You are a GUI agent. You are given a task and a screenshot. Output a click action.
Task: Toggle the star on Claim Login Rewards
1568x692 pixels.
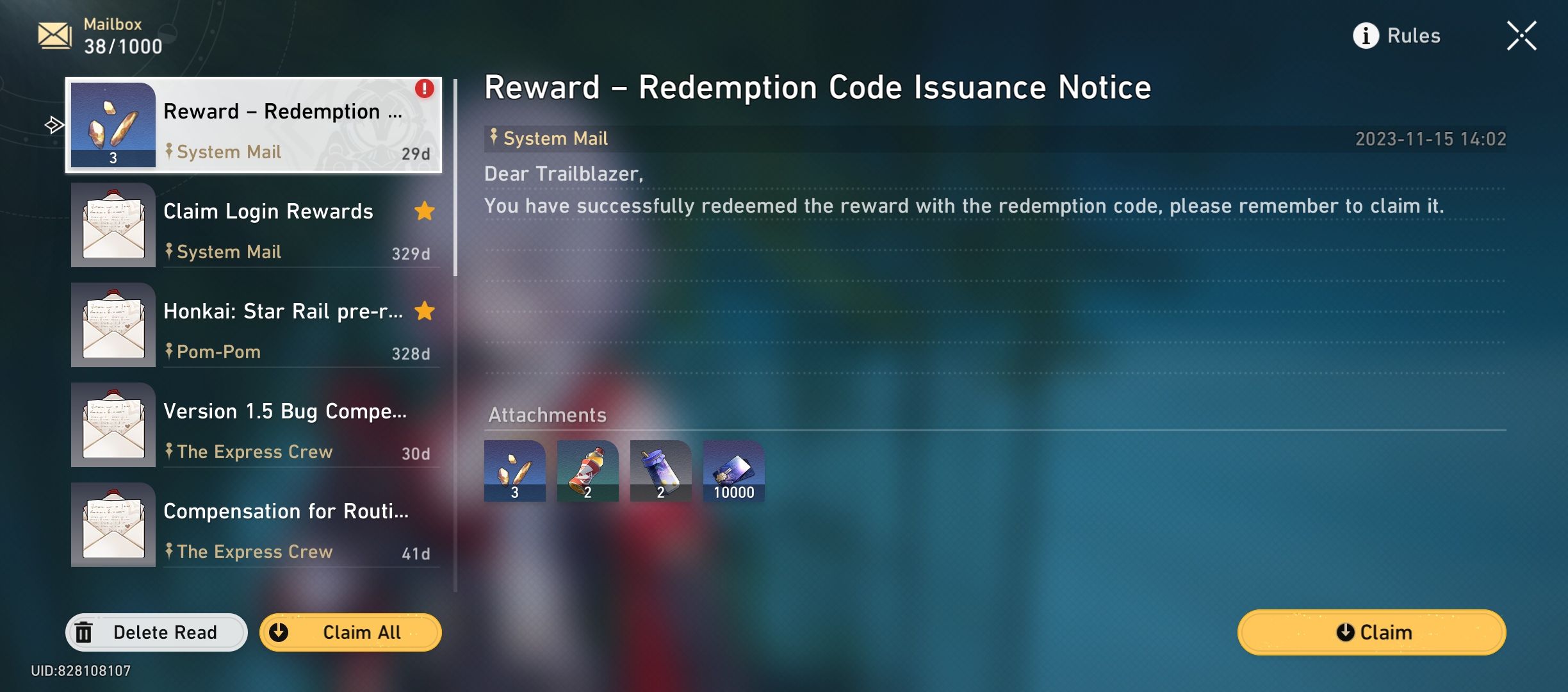[x=425, y=211]
